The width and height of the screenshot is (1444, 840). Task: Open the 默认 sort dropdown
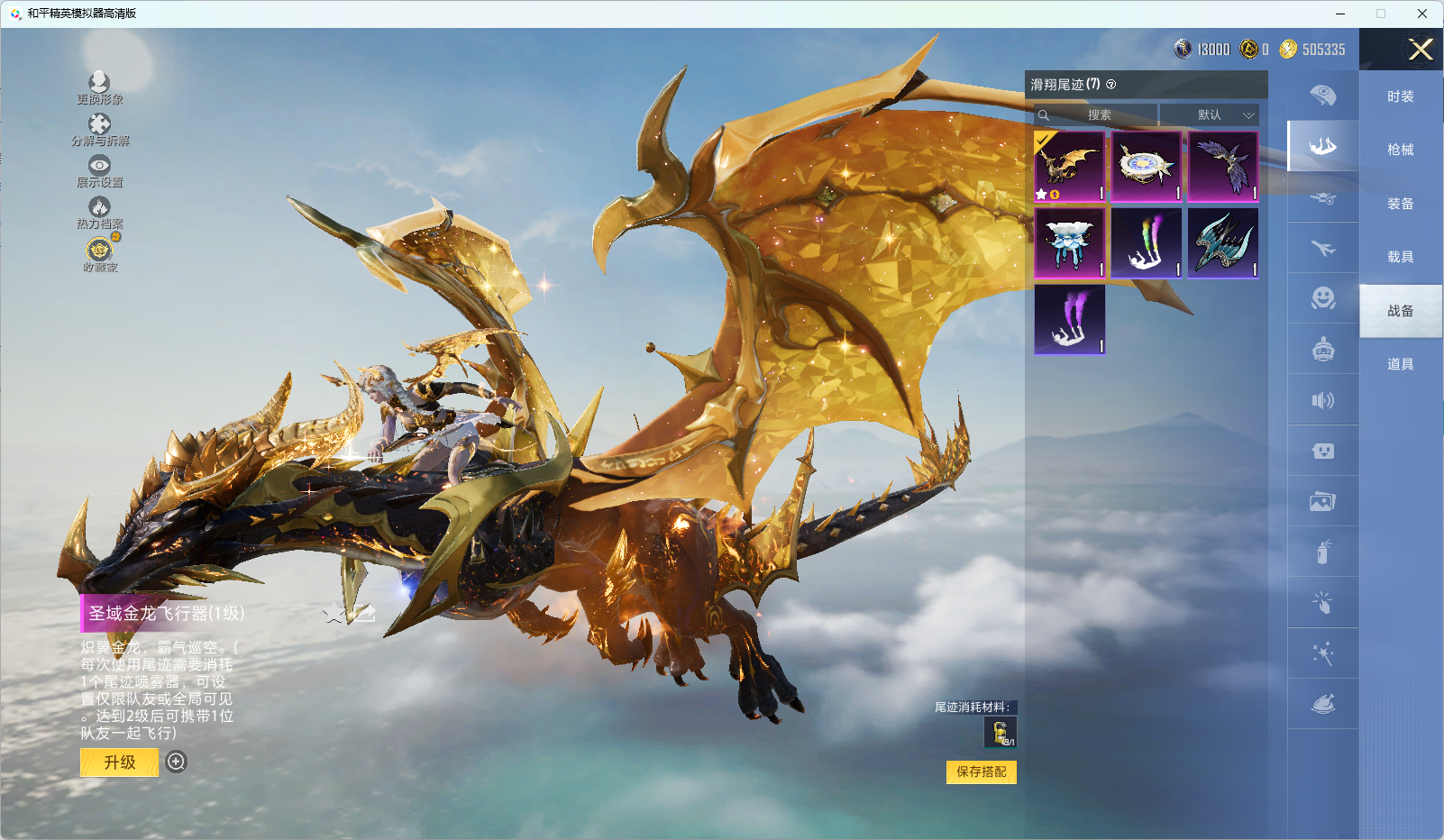tap(1209, 115)
